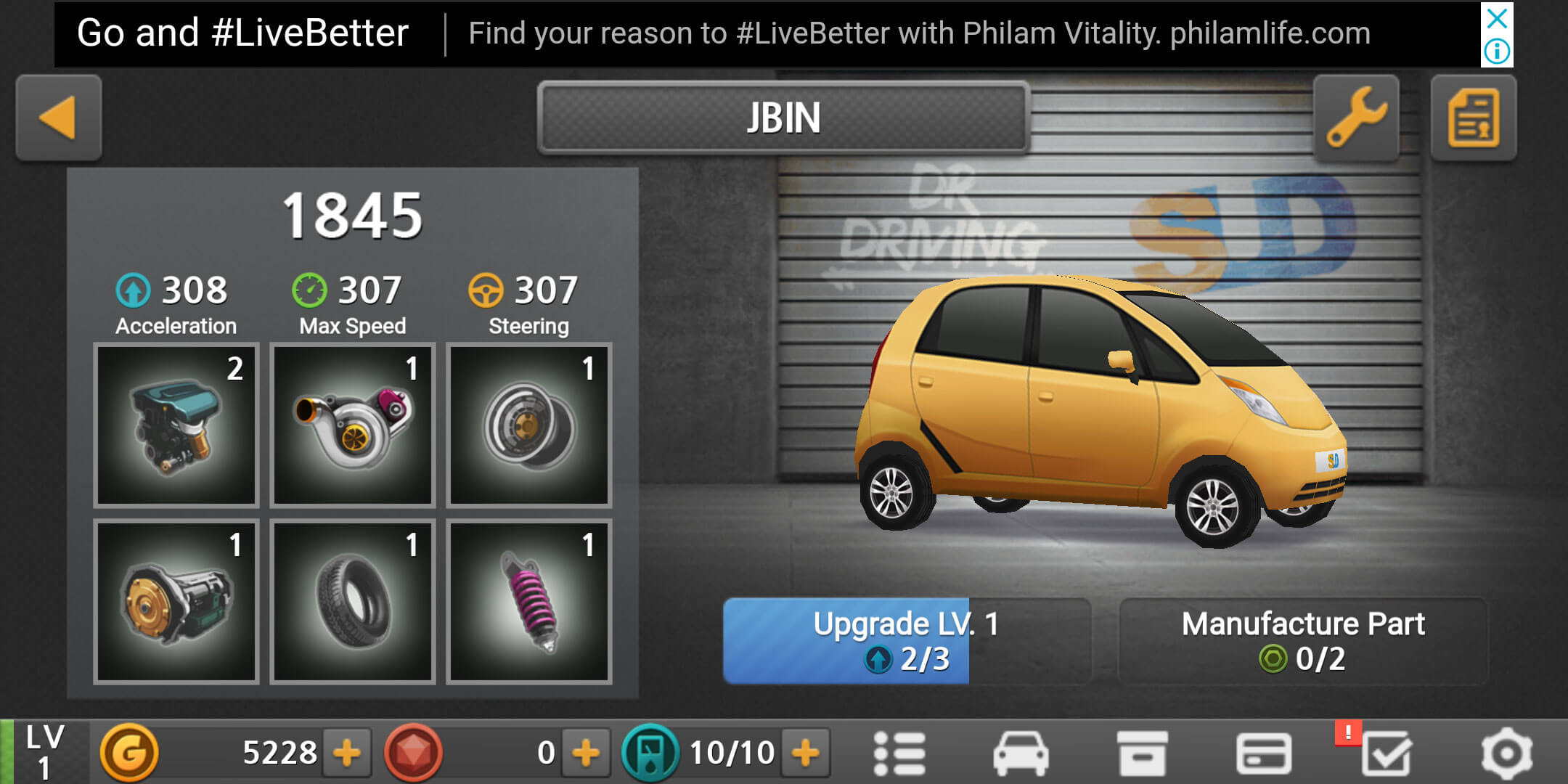Select the transmission gearbox slot
The width and height of the screenshot is (1568, 784).
coord(176,601)
